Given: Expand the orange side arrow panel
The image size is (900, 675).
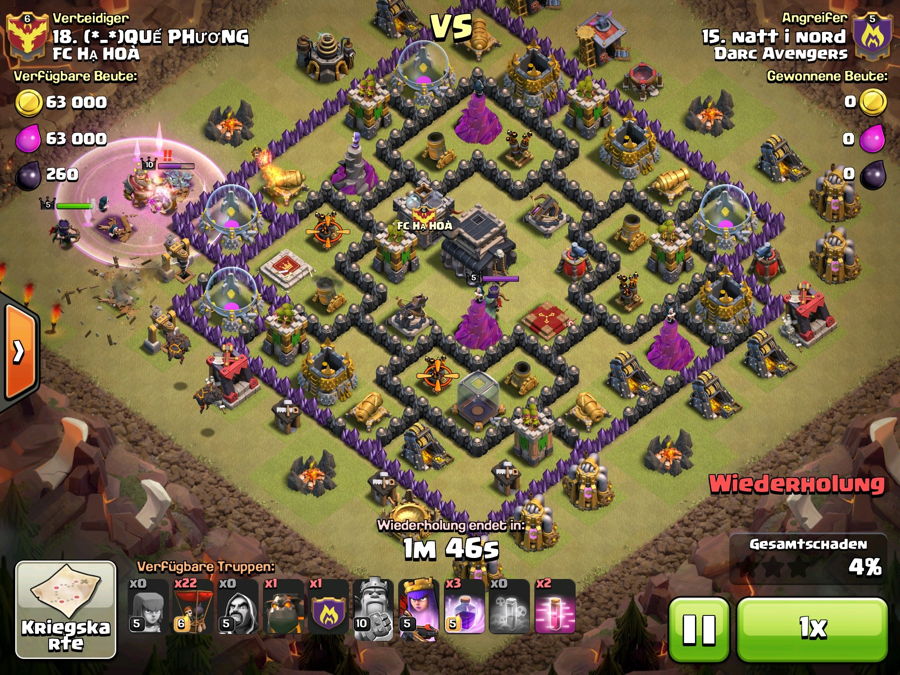Looking at the screenshot, I should click(x=19, y=351).
